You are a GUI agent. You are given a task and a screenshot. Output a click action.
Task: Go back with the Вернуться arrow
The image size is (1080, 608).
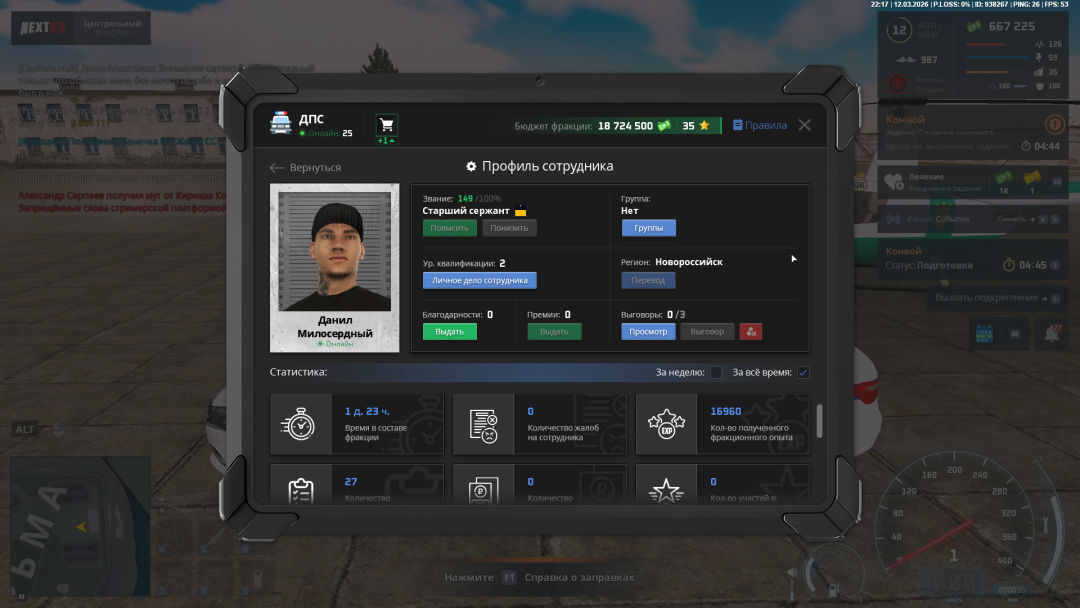(x=306, y=168)
